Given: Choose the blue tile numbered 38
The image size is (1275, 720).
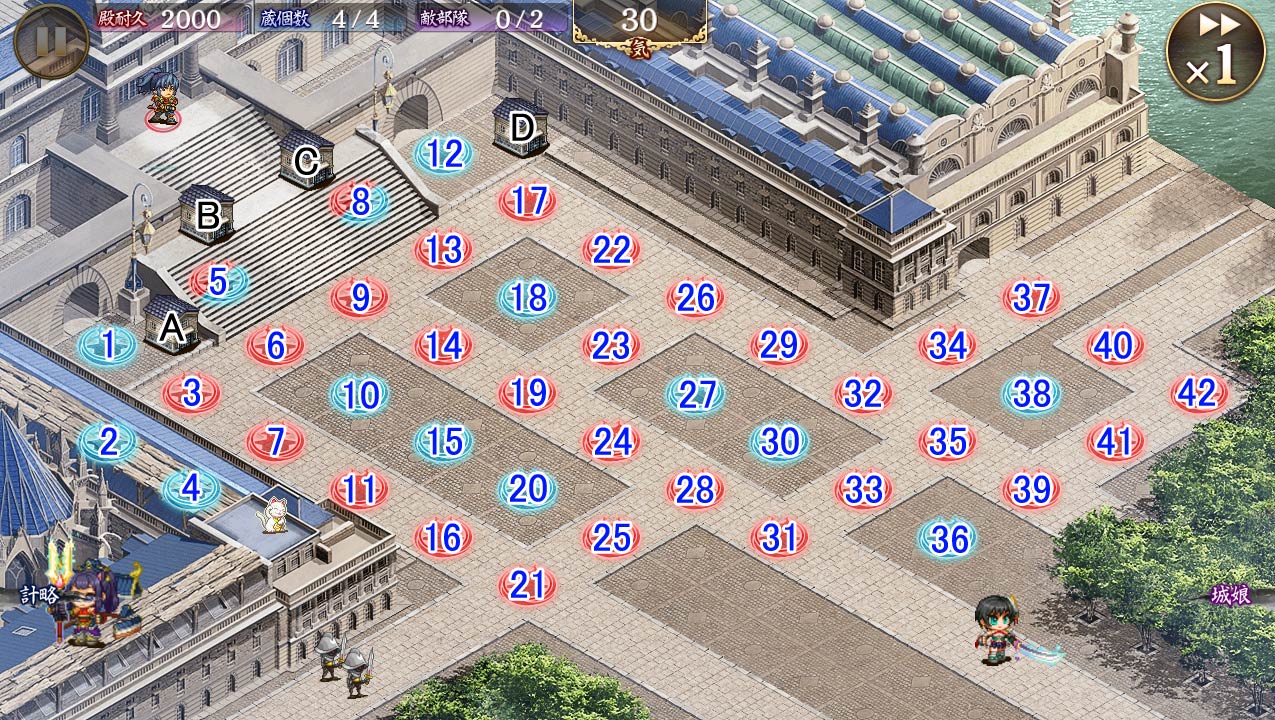Looking at the screenshot, I should (x=1031, y=394).
